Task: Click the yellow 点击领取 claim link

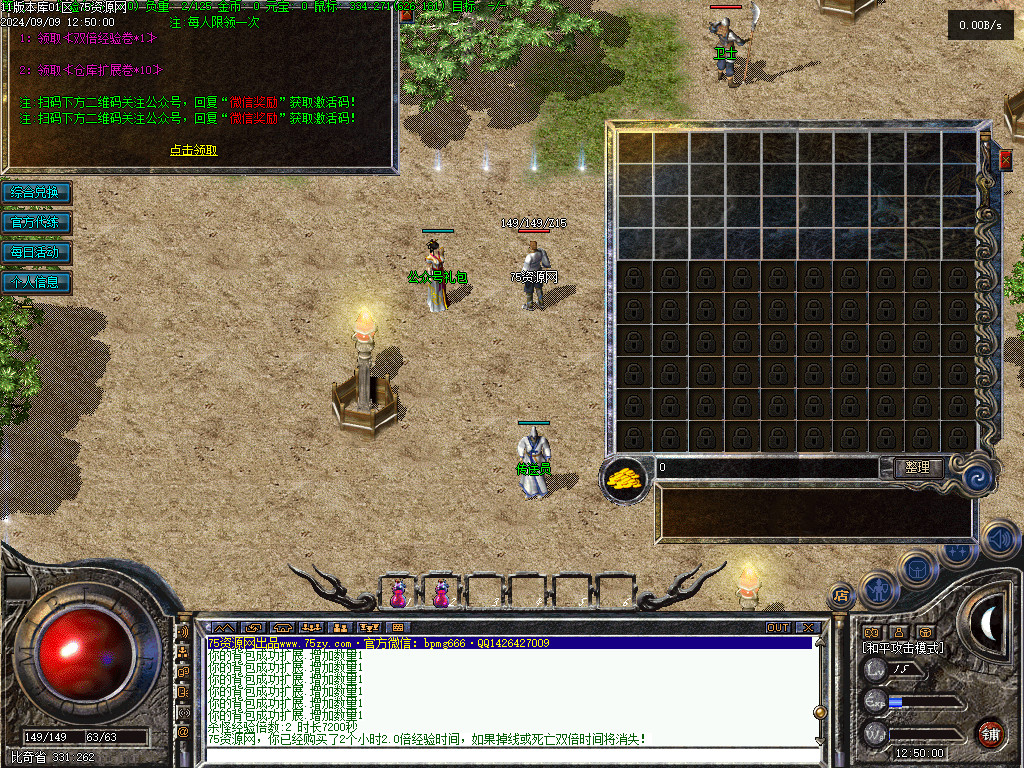Action: click(x=193, y=150)
